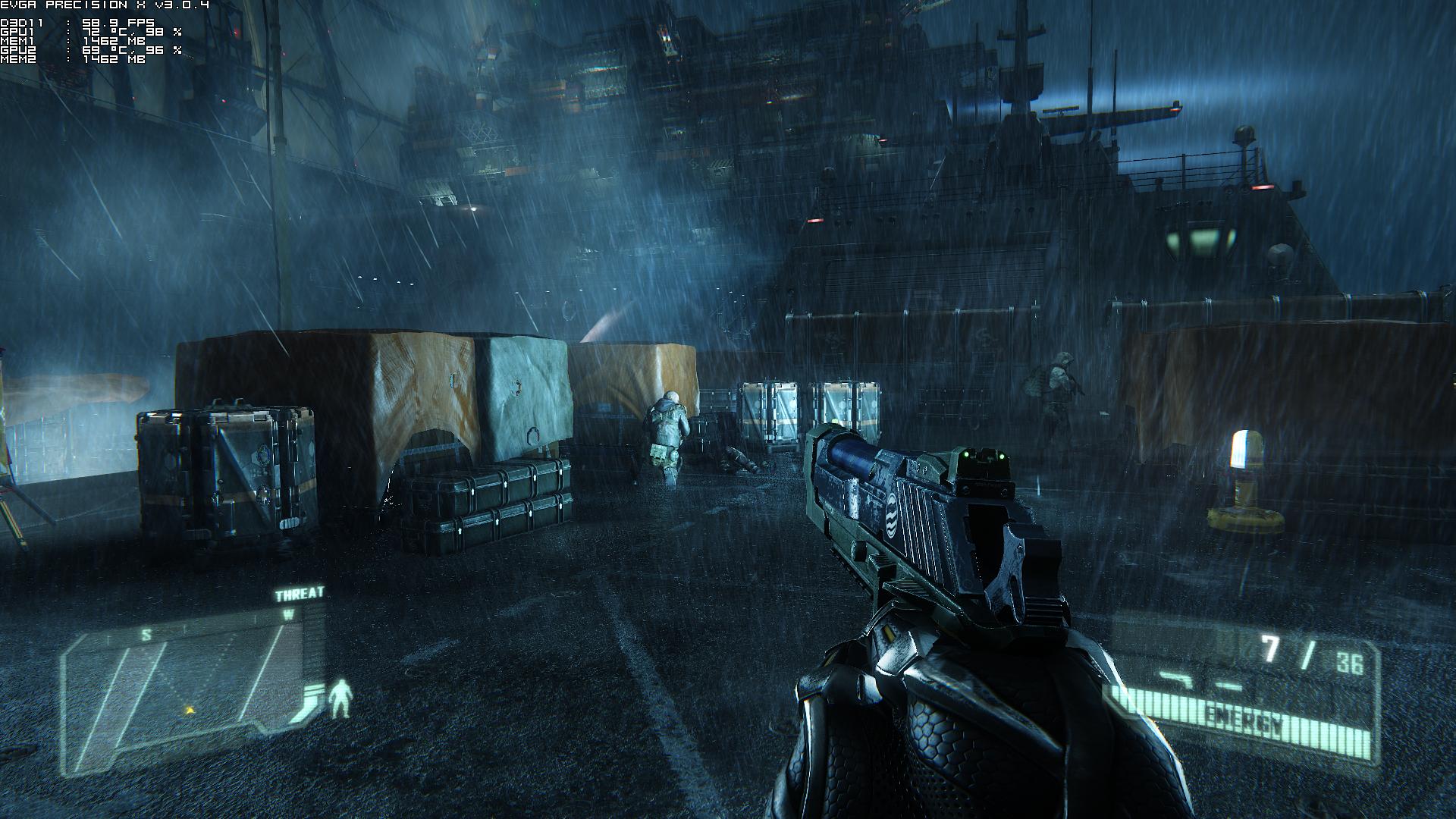Image resolution: width=1456 pixels, height=819 pixels.
Task: Click the yellow marker on the radar
Action: [x=189, y=711]
